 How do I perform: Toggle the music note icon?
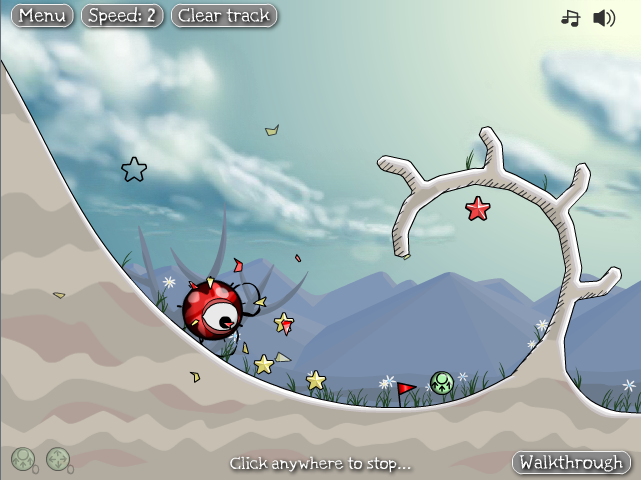(x=570, y=18)
